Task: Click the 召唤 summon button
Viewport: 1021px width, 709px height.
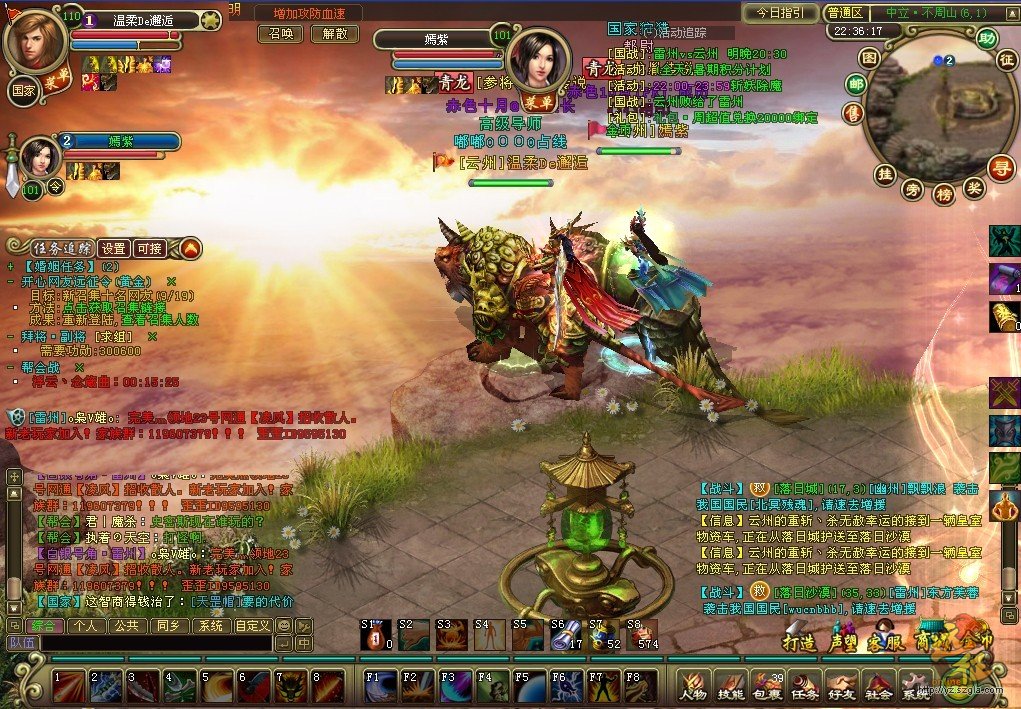Action: tap(281, 33)
